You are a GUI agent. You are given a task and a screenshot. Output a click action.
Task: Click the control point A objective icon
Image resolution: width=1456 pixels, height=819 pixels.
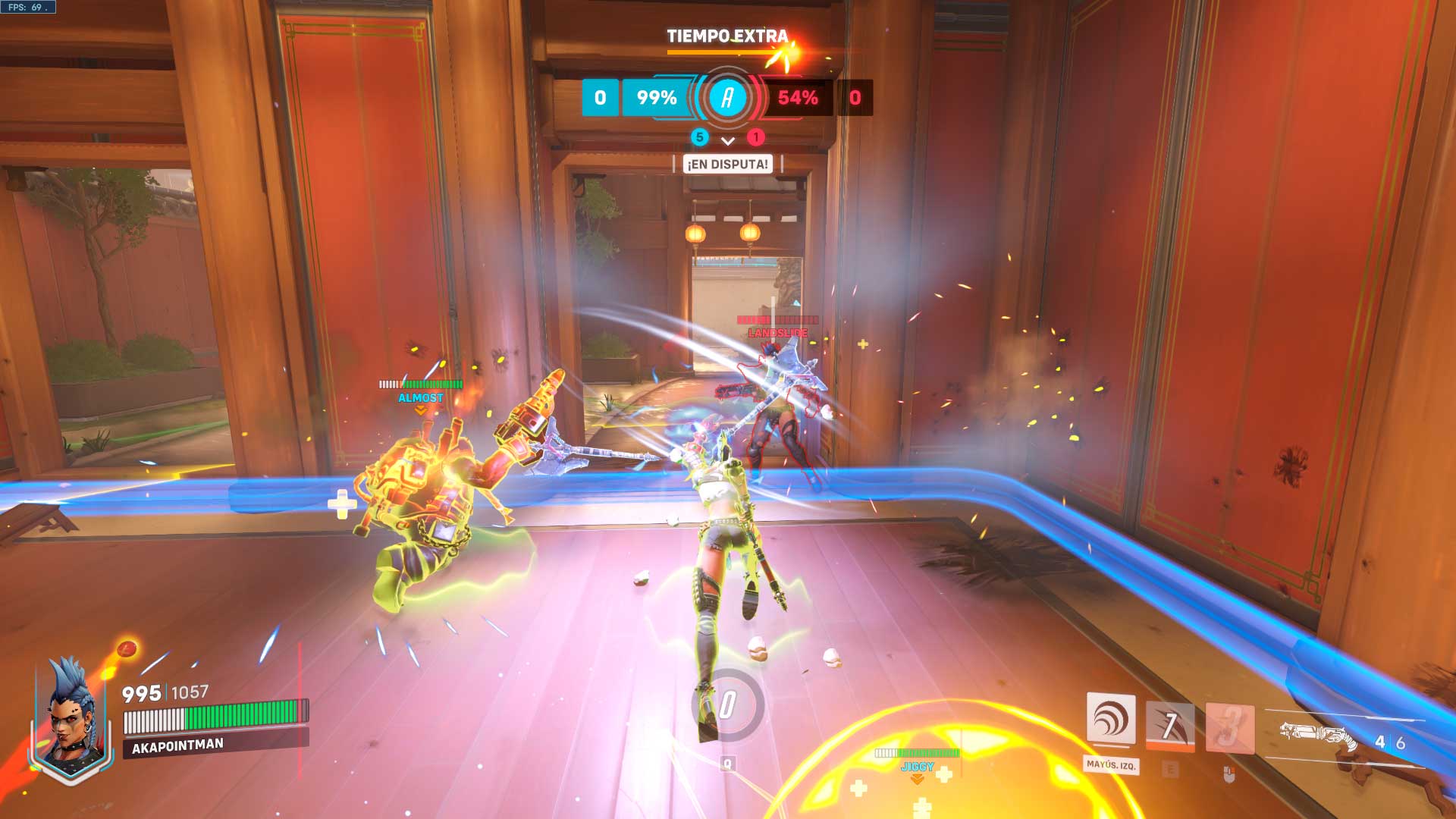pyautogui.click(x=727, y=98)
